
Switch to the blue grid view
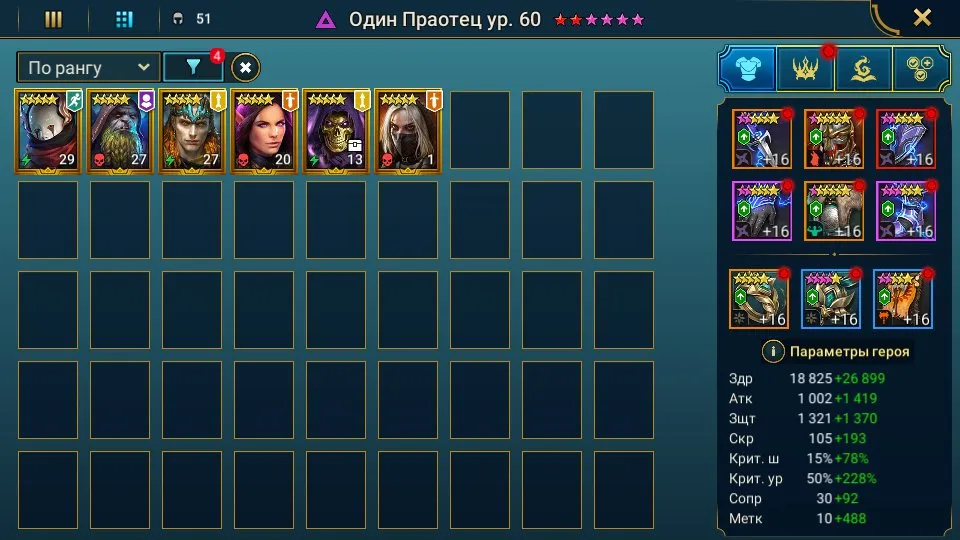124,19
